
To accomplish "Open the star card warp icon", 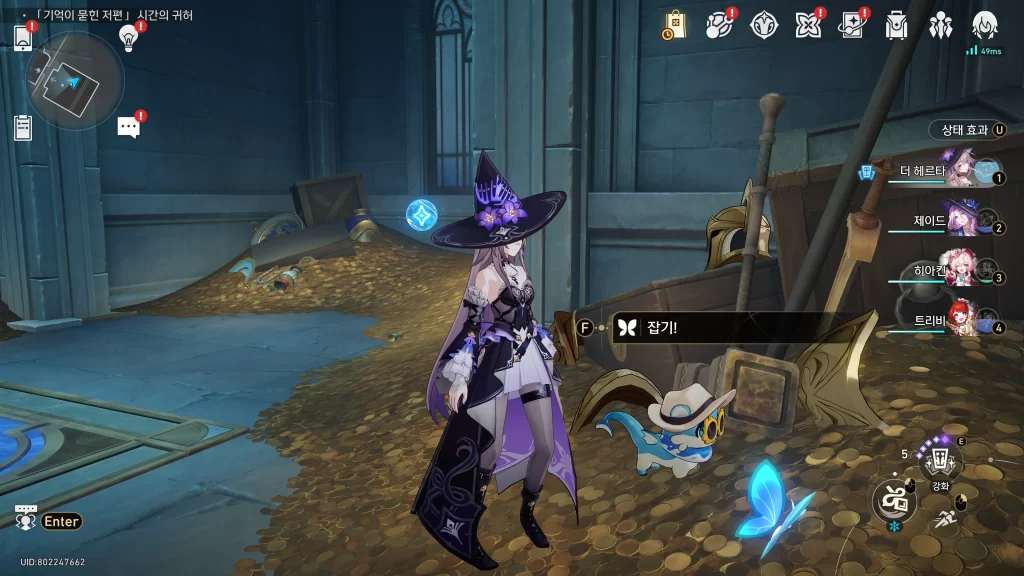I will coord(852,25).
